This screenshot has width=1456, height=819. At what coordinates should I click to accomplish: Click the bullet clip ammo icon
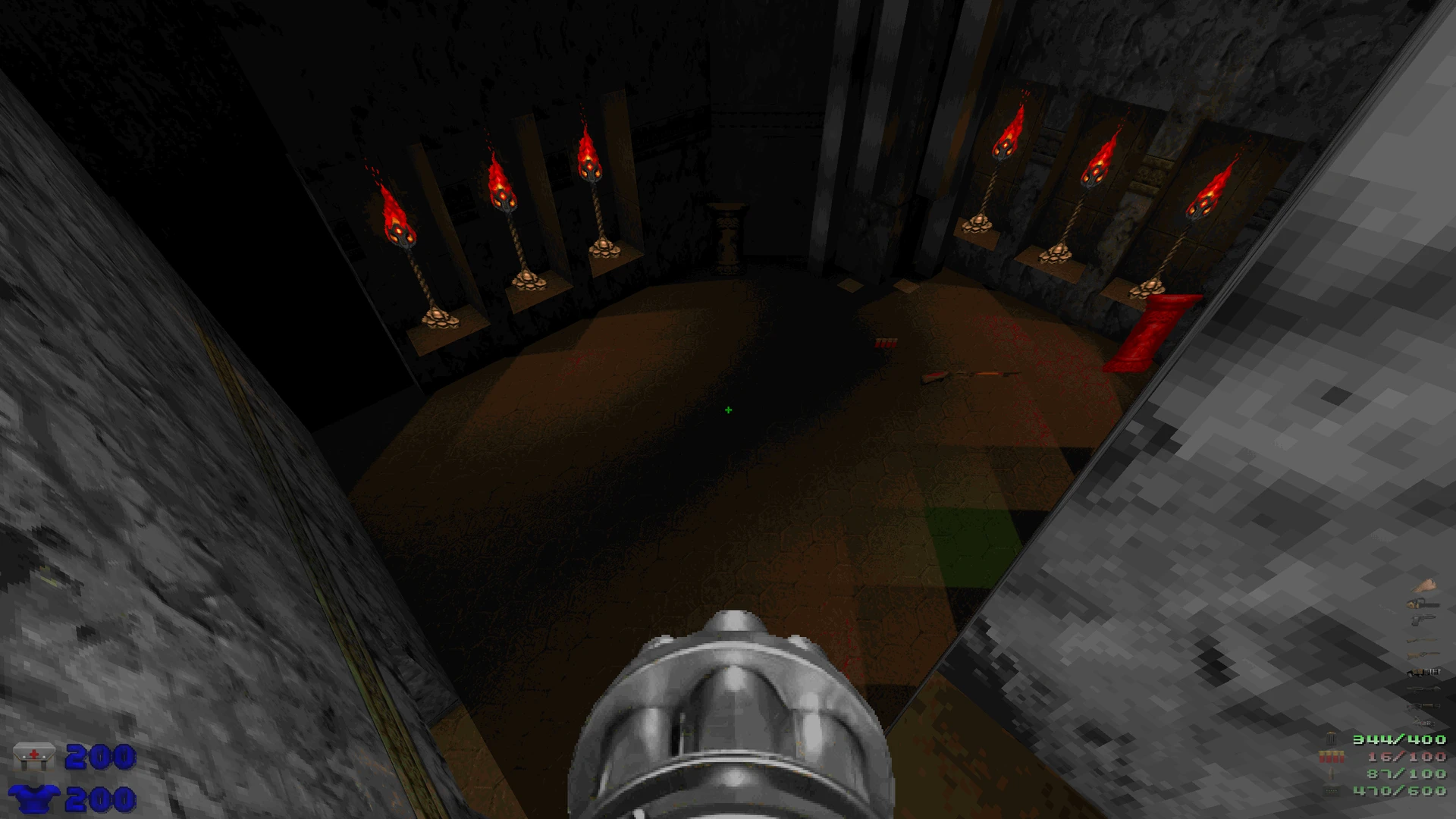[x=1330, y=738]
